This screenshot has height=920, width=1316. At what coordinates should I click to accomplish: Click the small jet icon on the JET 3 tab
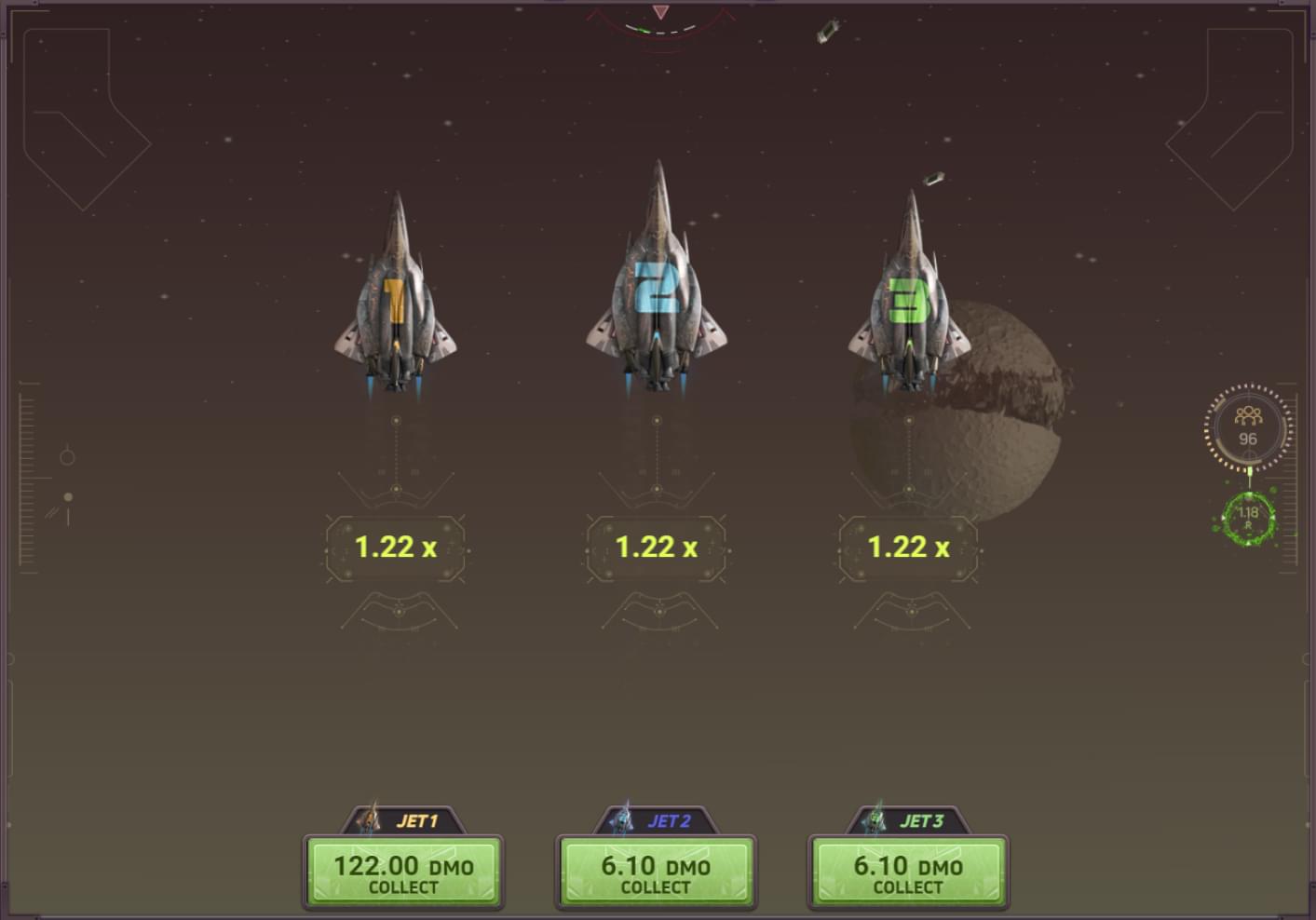[x=874, y=819]
